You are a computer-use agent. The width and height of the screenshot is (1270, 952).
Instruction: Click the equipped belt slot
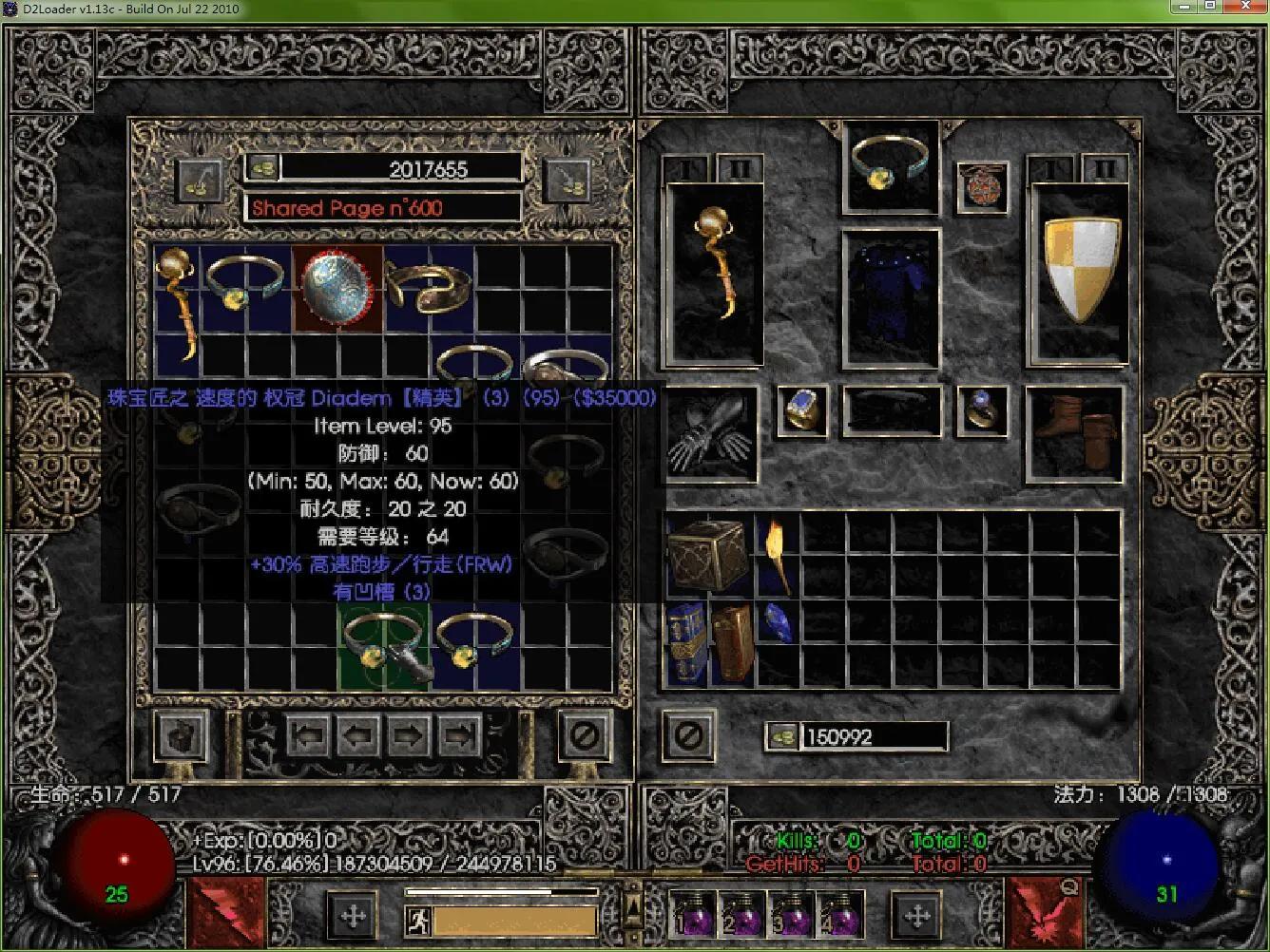coord(892,410)
